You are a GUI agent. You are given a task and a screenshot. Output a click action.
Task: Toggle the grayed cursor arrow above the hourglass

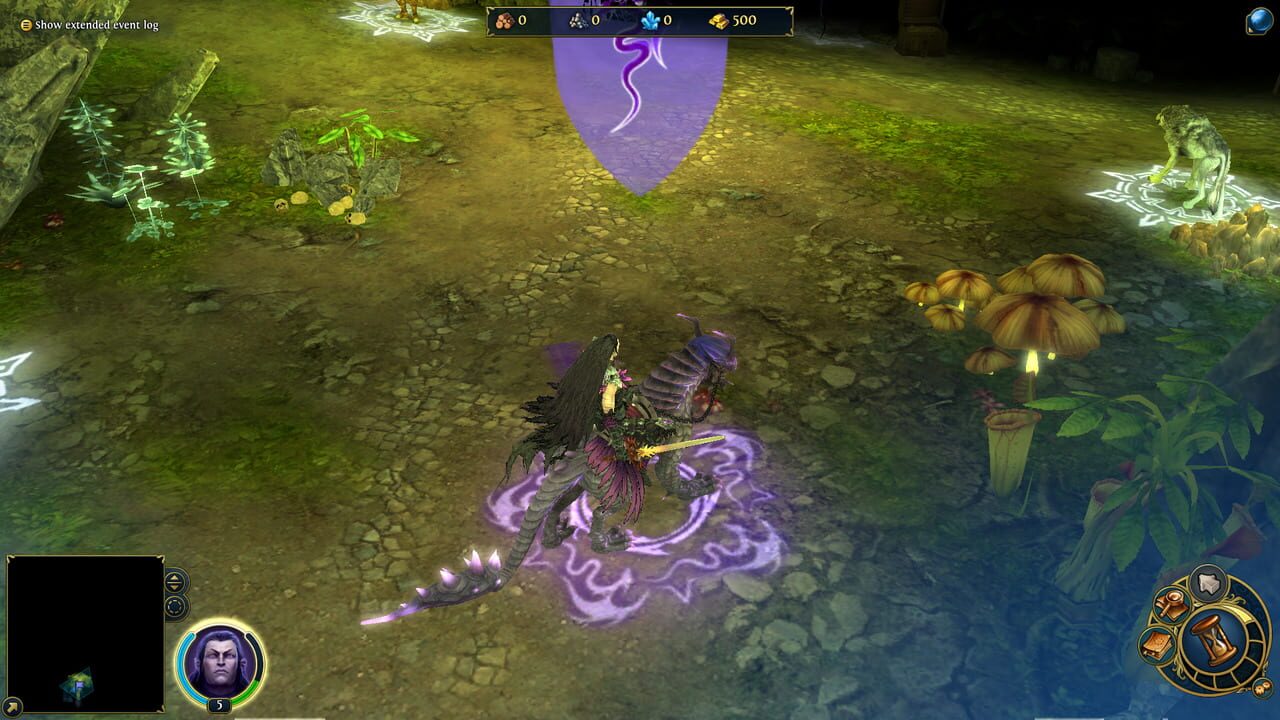point(1207,583)
